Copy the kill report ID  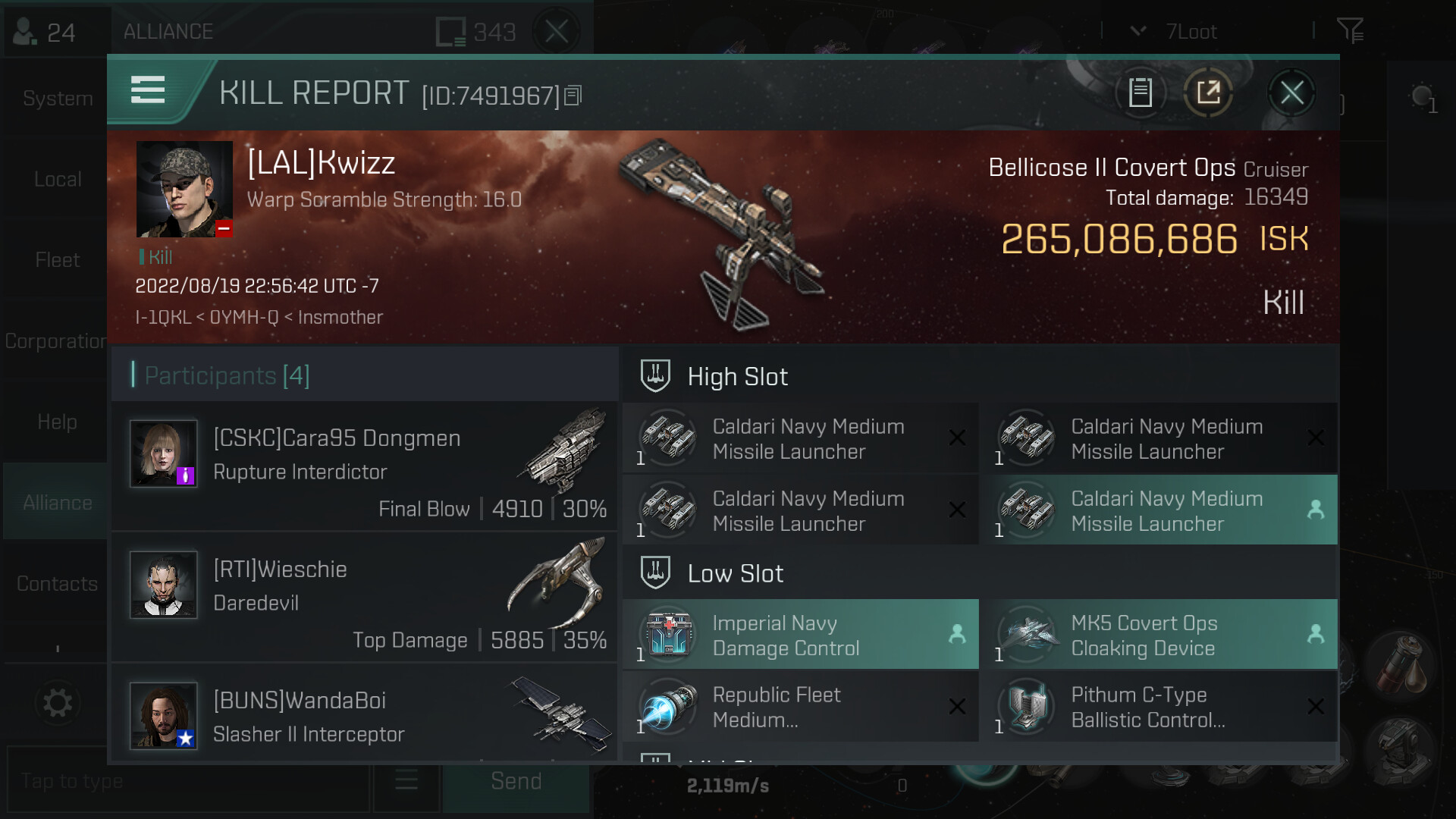coord(573,96)
